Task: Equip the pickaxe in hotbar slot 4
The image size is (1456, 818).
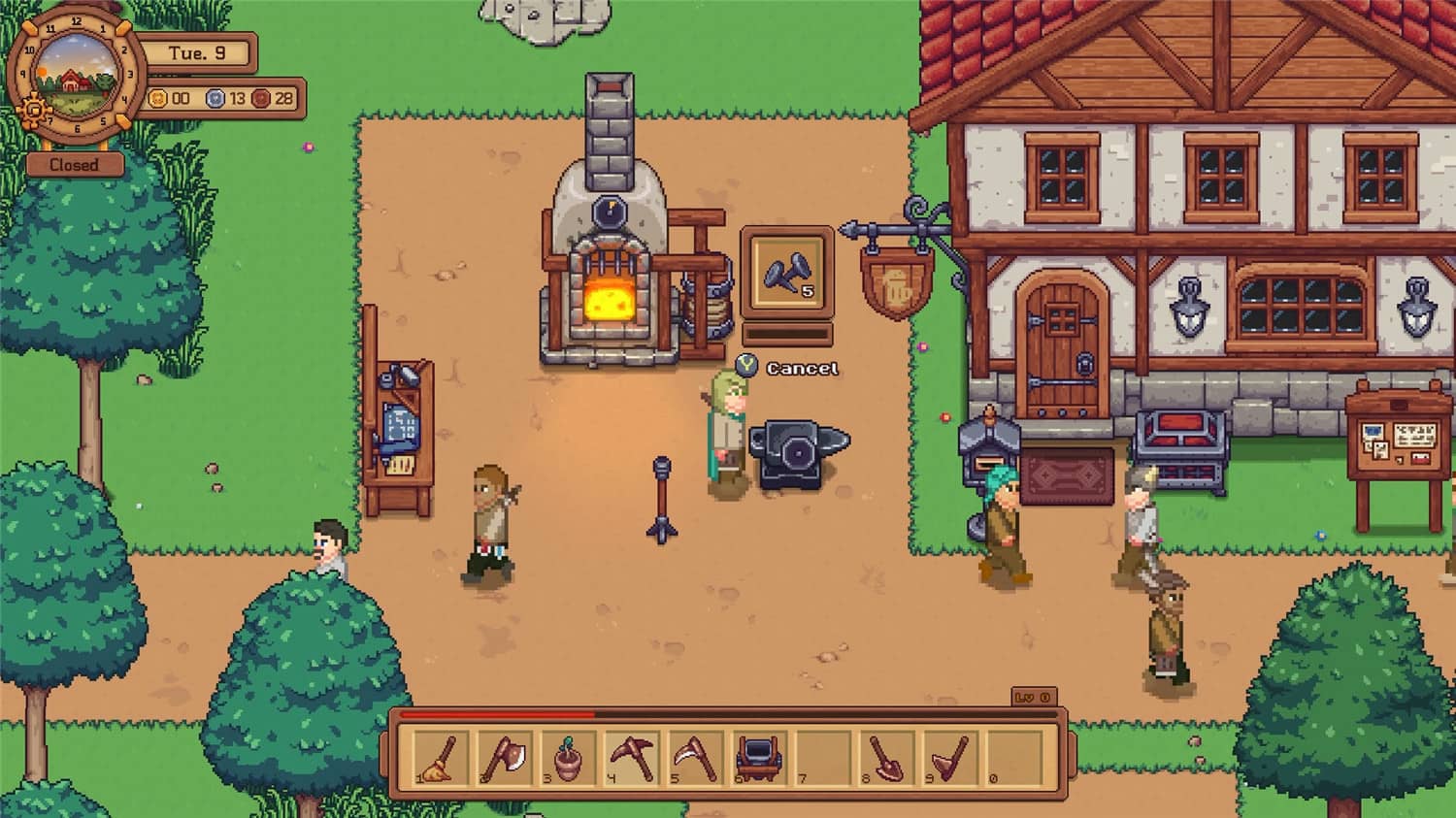Action: click(632, 762)
